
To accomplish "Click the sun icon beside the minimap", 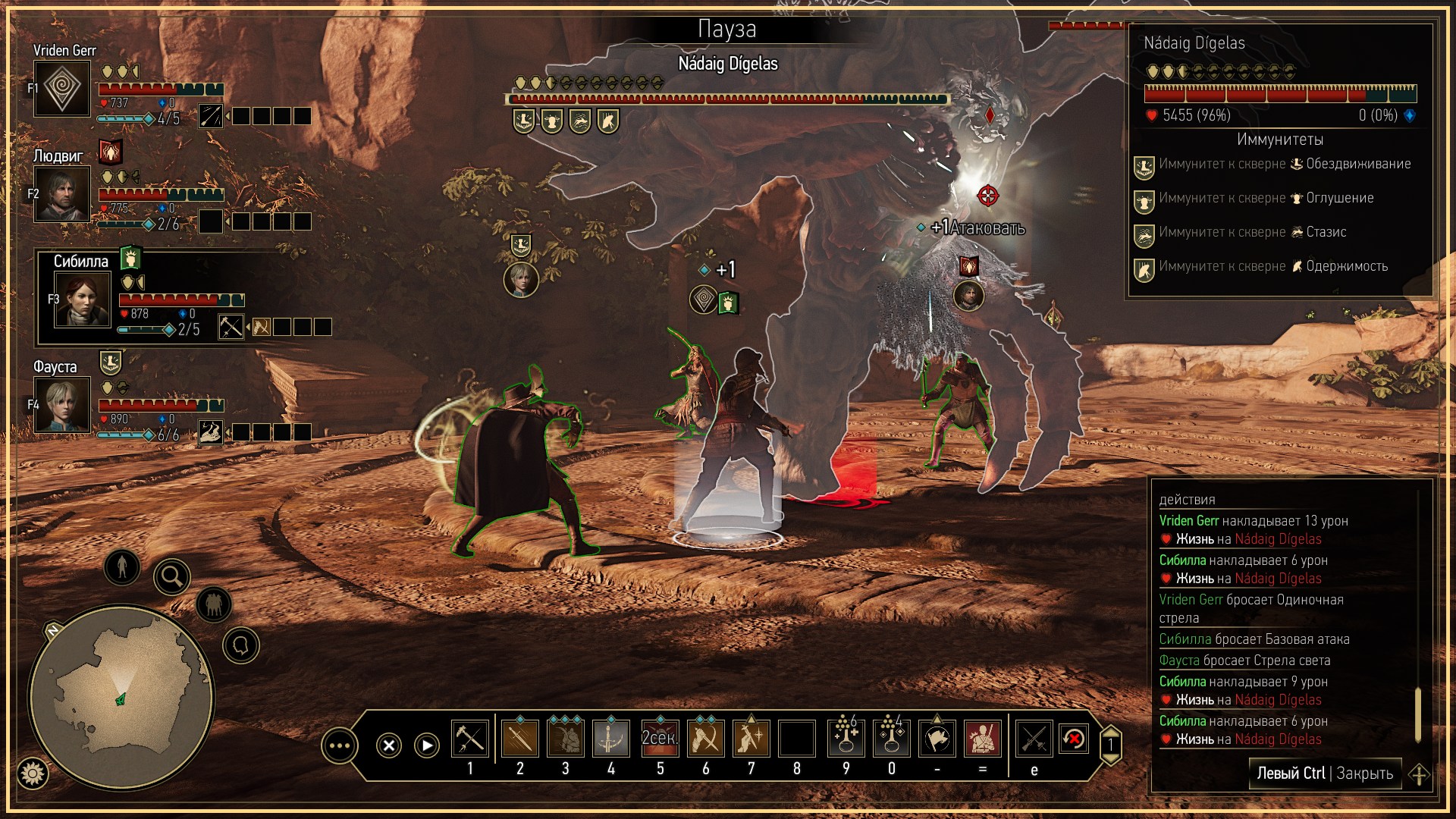I will click(33, 773).
